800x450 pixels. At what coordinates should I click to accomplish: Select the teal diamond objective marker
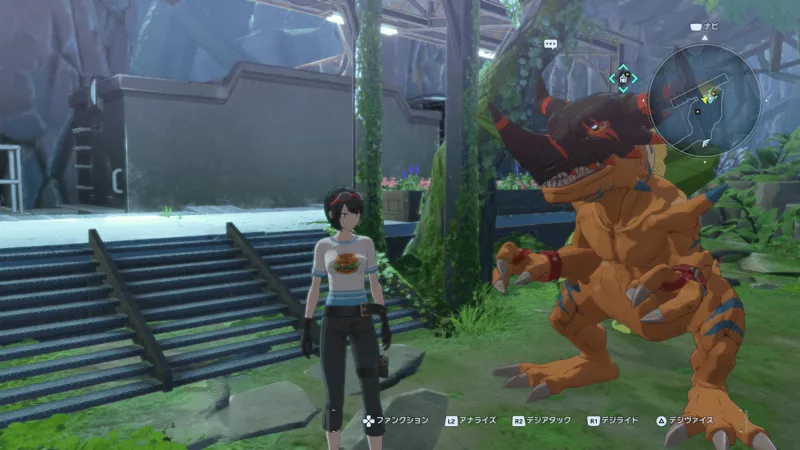pos(622,78)
